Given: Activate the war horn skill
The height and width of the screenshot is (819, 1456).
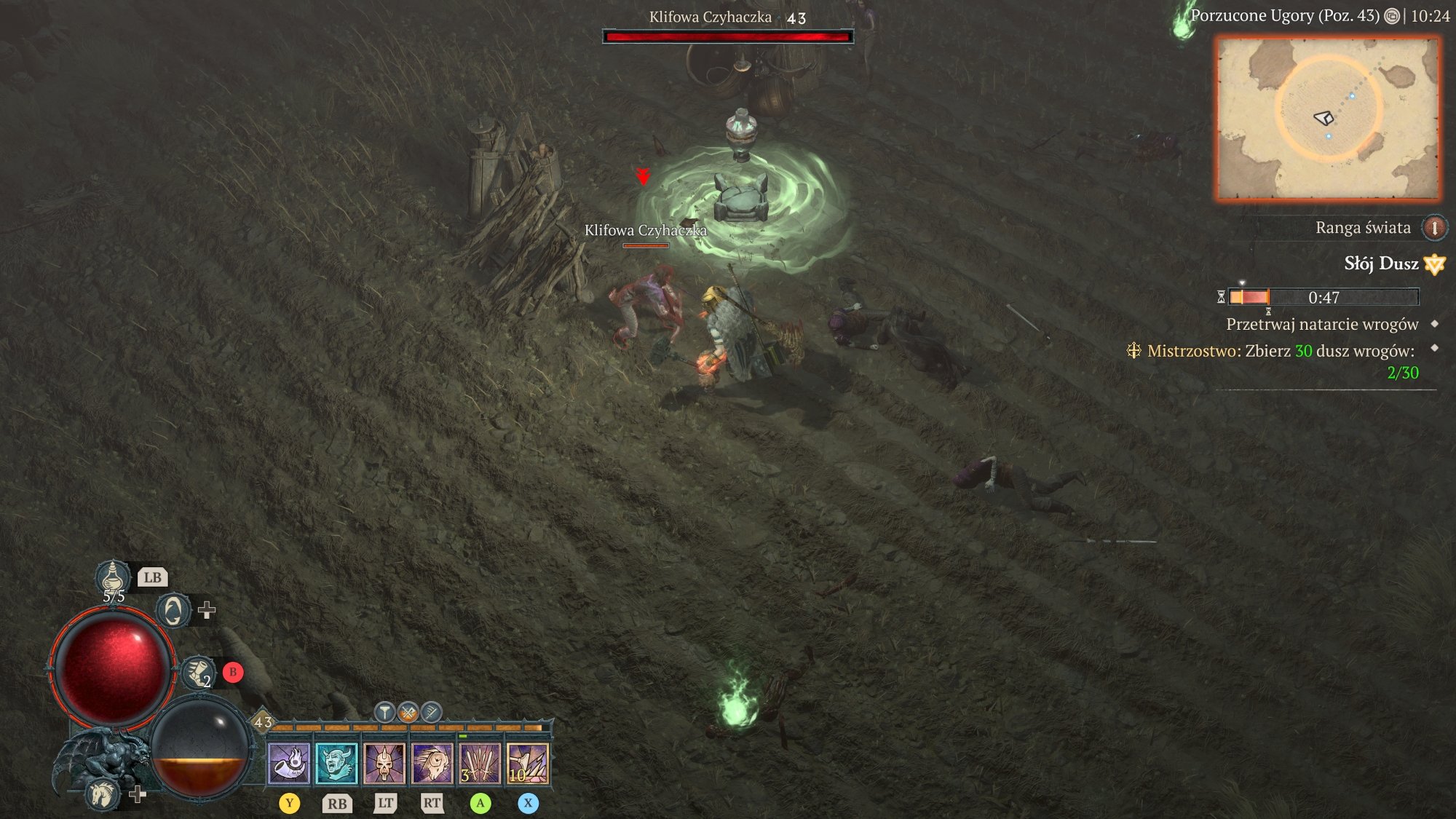Looking at the screenshot, I should click(x=289, y=764).
